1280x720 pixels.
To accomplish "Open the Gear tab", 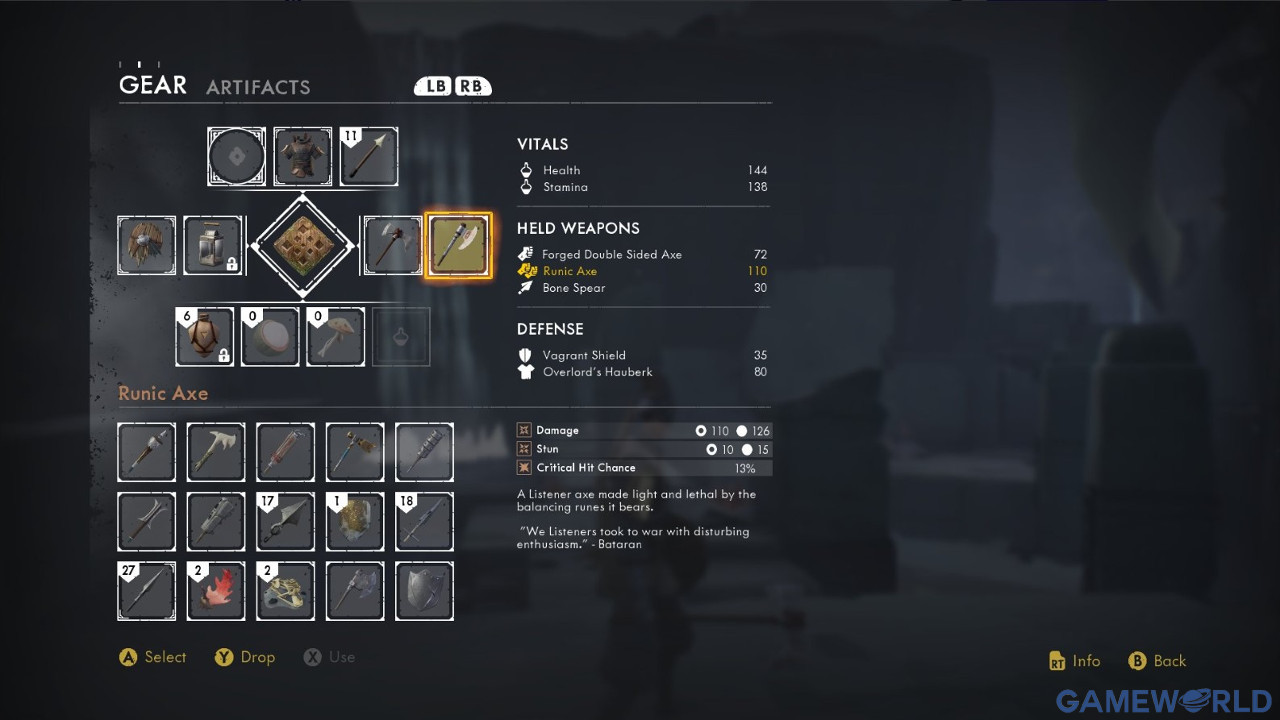I will [153, 85].
